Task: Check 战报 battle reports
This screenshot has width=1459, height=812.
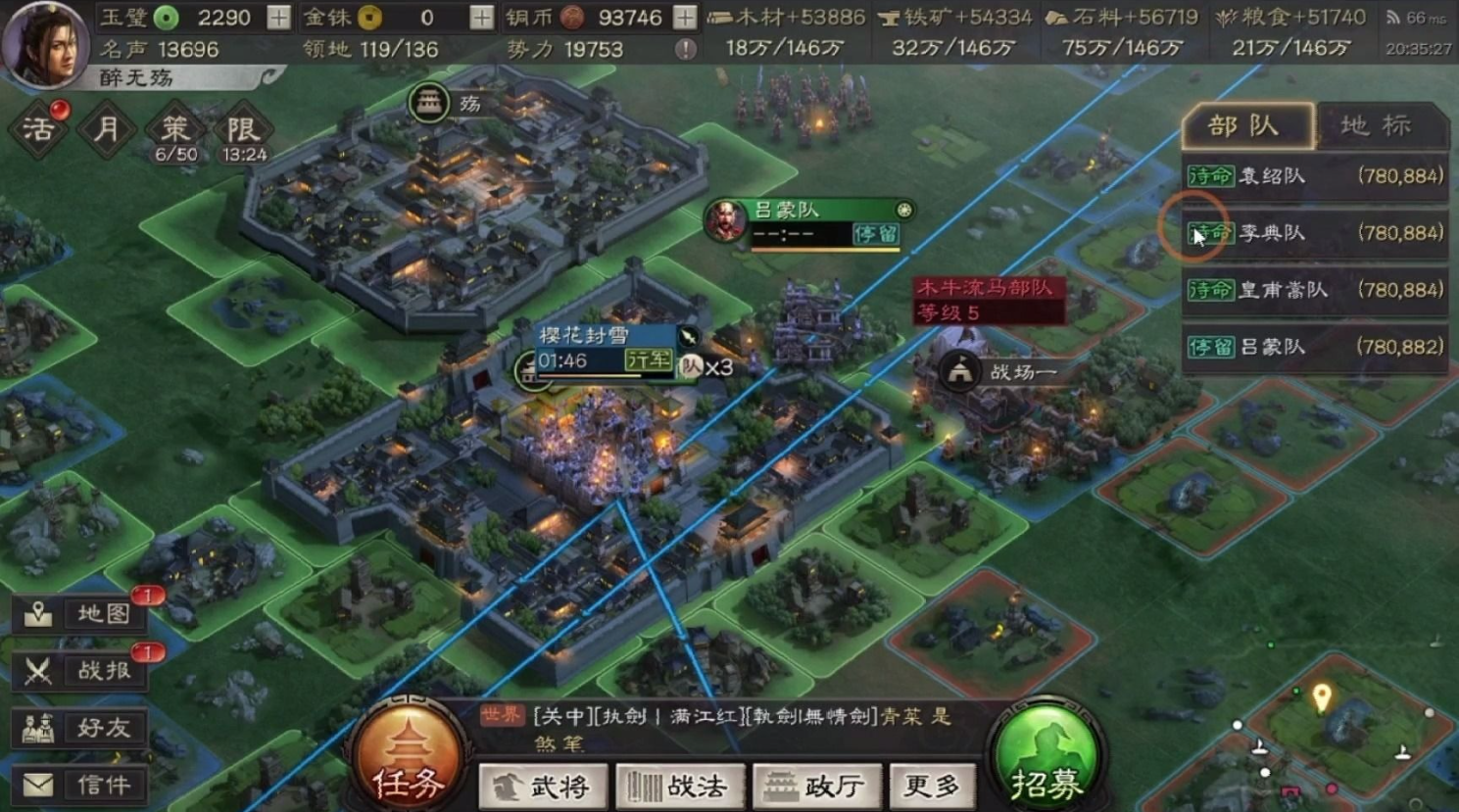Action: [78, 671]
